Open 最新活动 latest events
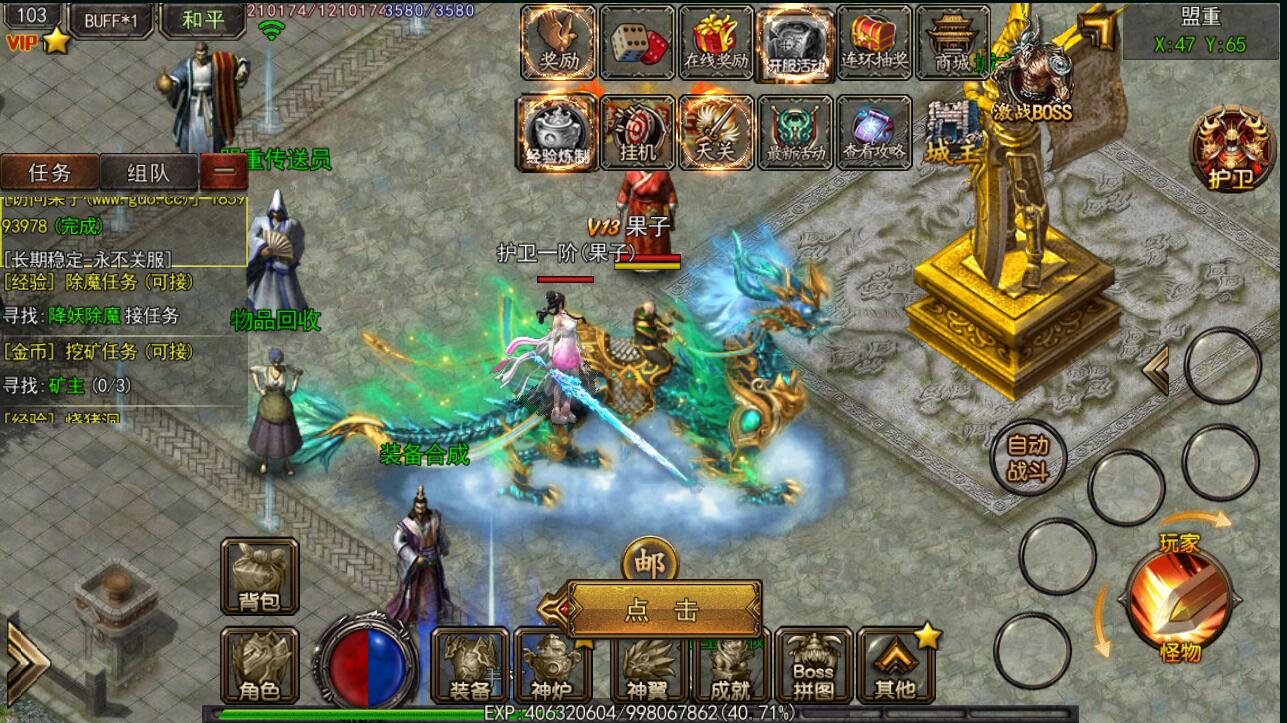 click(x=796, y=133)
